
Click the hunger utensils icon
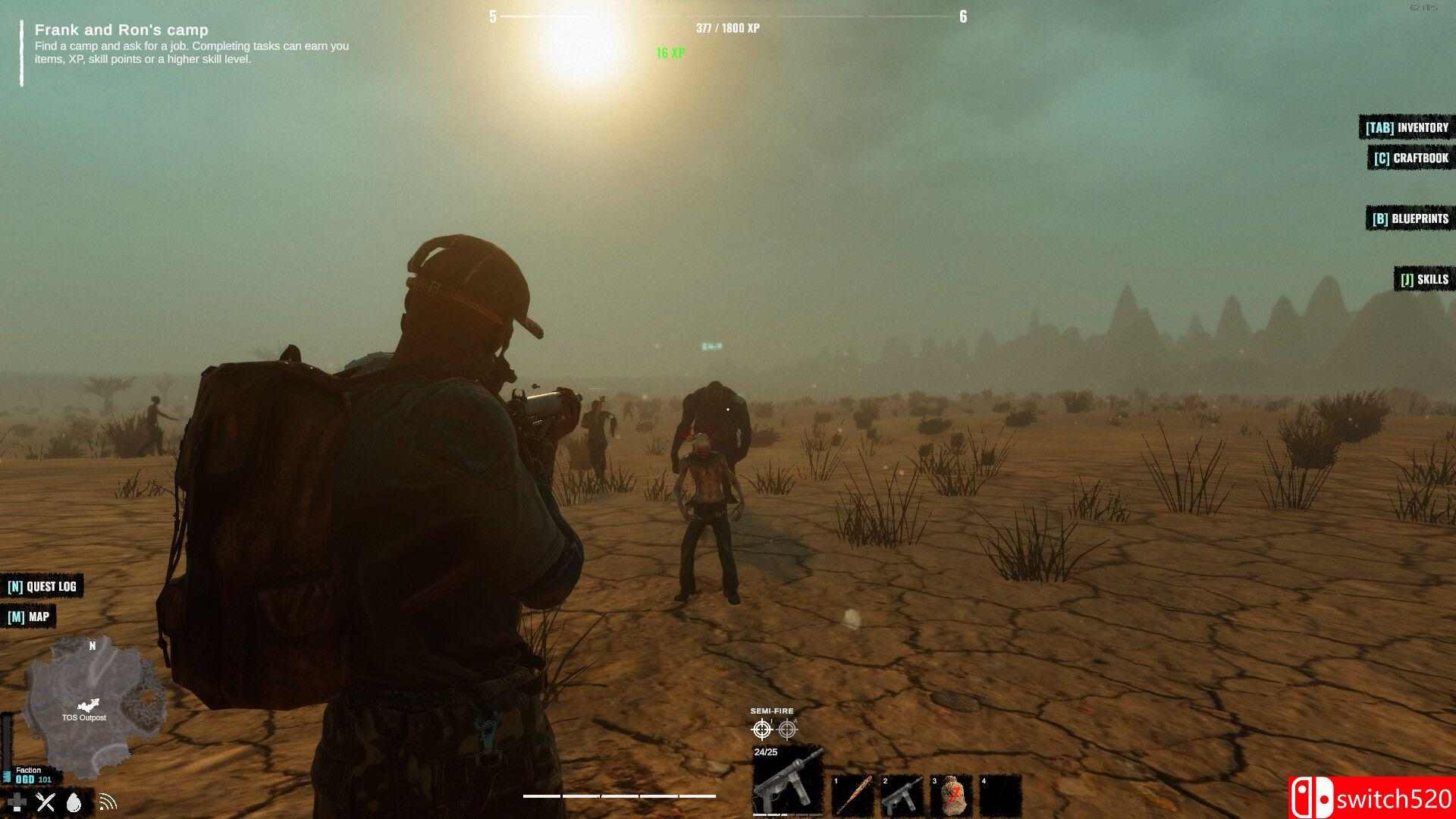point(45,802)
